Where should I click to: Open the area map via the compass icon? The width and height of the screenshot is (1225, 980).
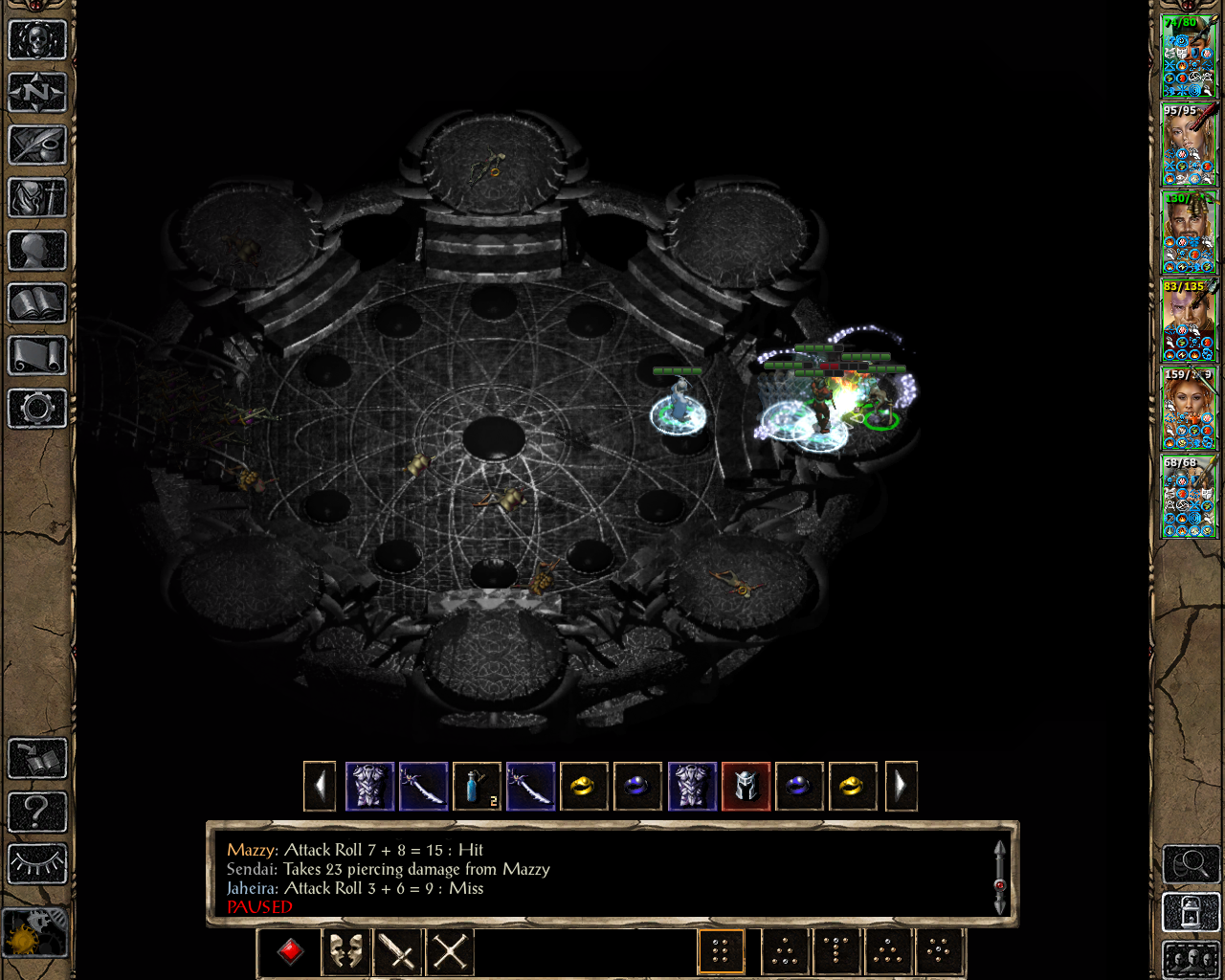click(37, 93)
